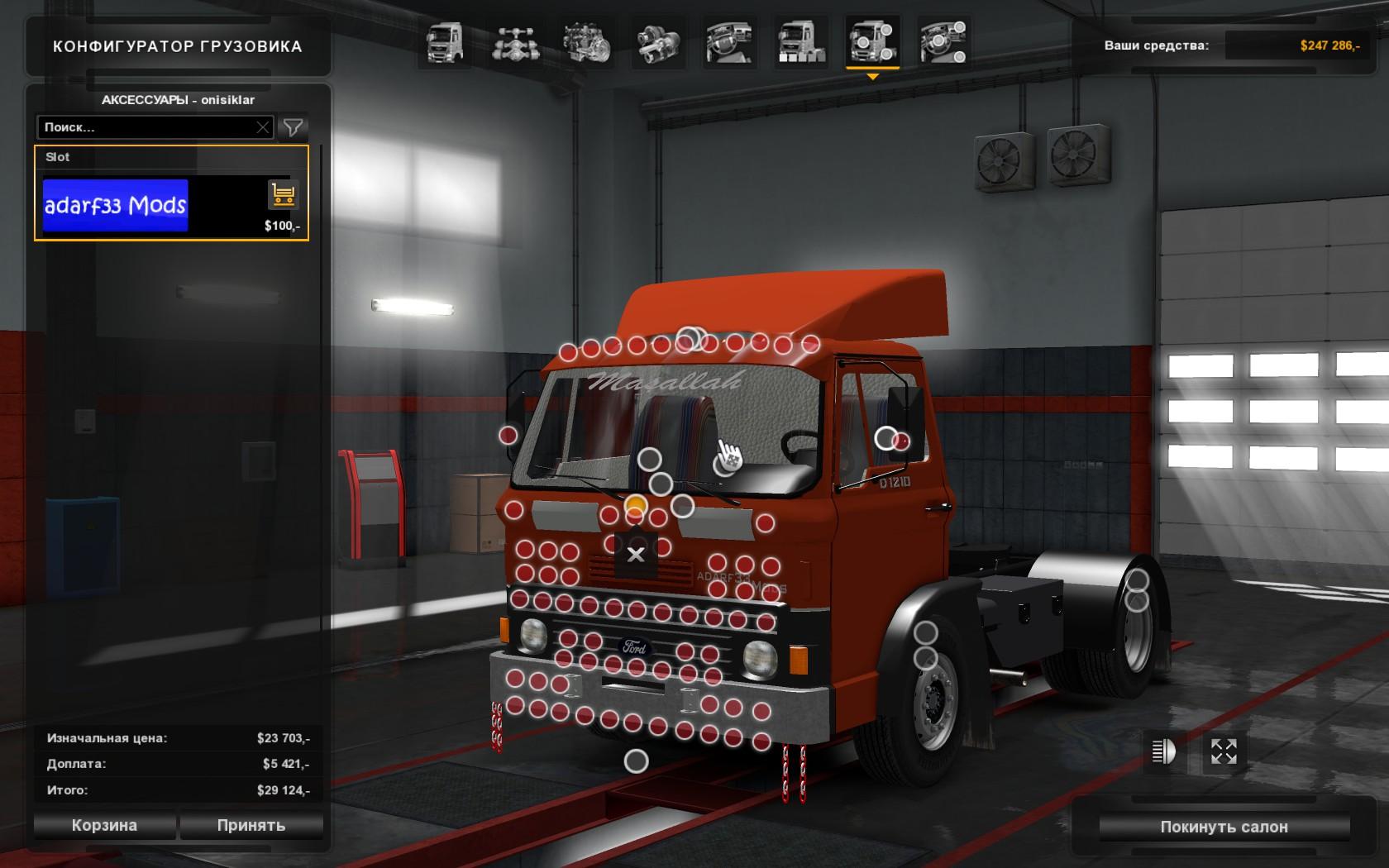
Task: Select the engine category tab
Action: pyautogui.click(x=586, y=43)
